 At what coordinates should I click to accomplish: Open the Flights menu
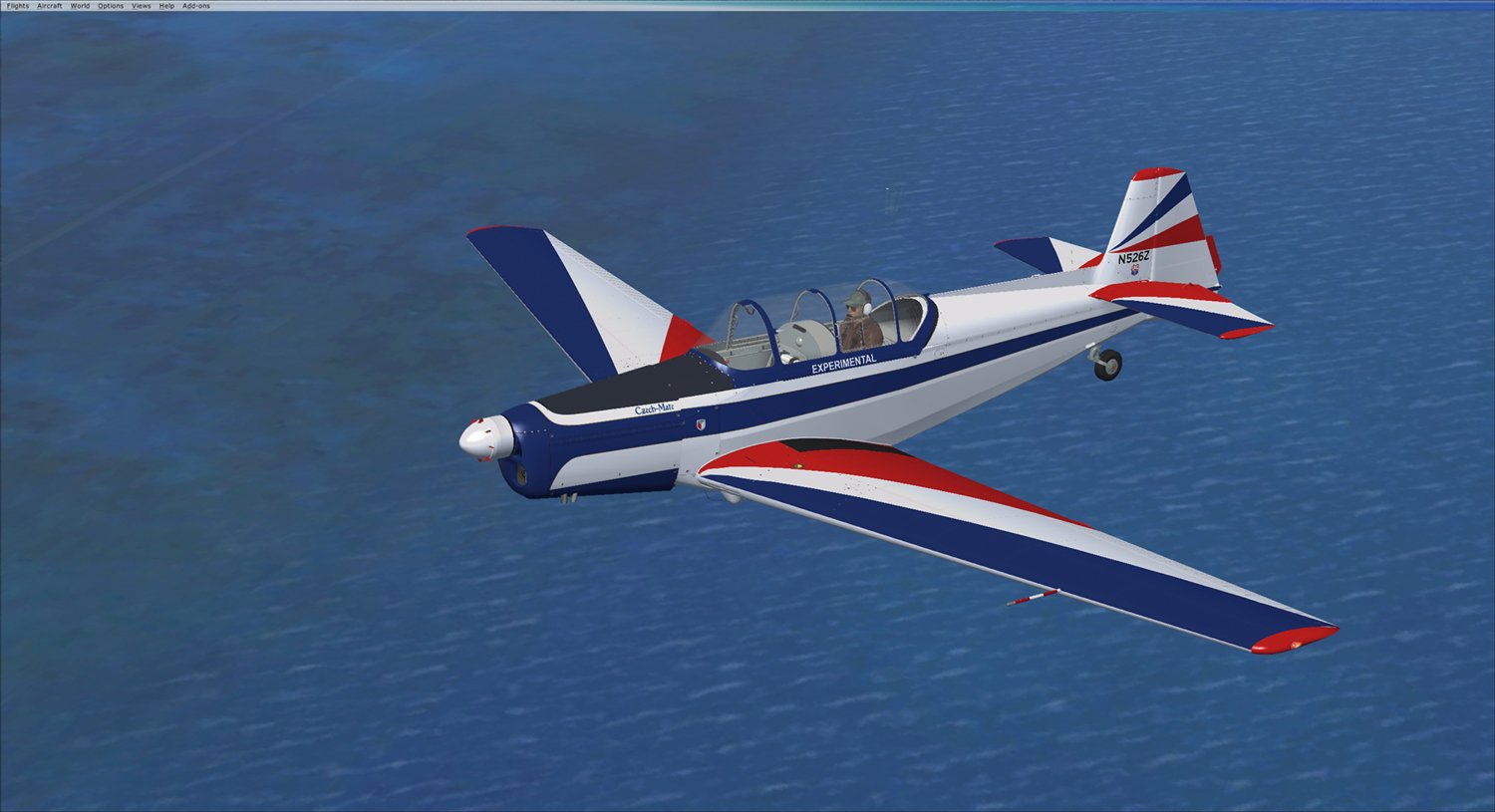(x=18, y=6)
